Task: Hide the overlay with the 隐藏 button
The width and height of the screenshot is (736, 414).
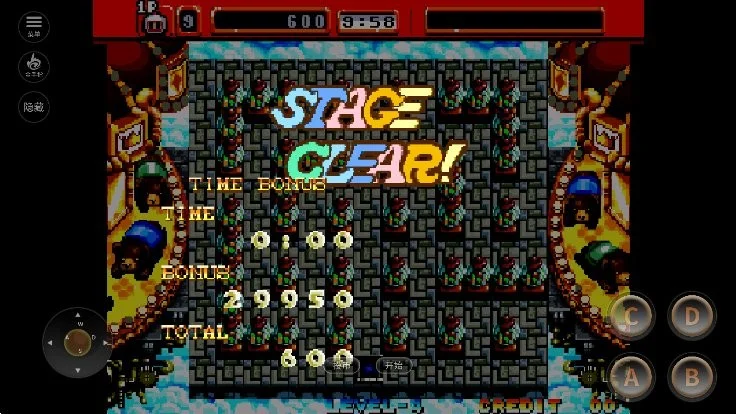Action: (x=34, y=107)
